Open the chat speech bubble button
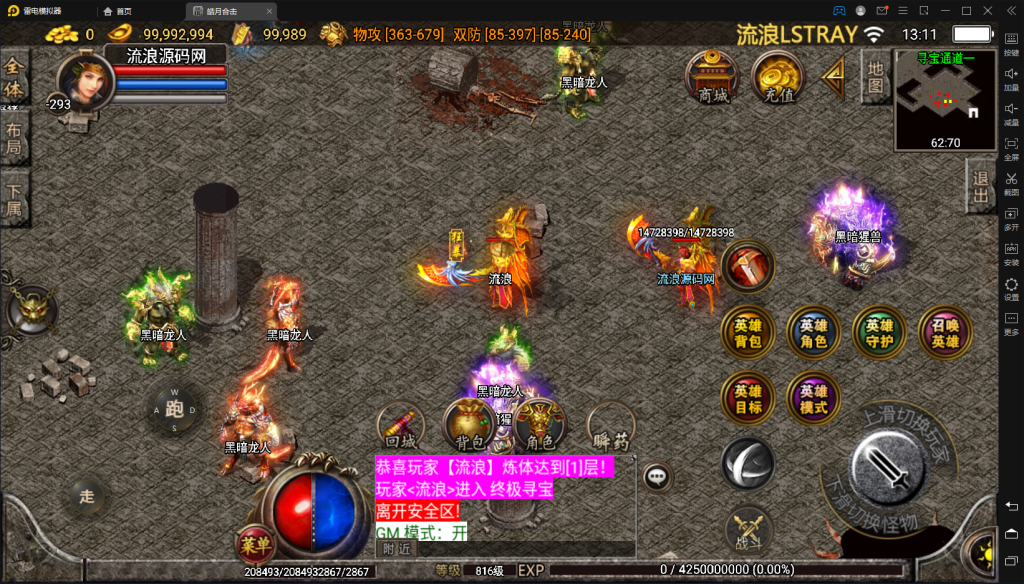This screenshot has width=1024, height=584. [657, 477]
